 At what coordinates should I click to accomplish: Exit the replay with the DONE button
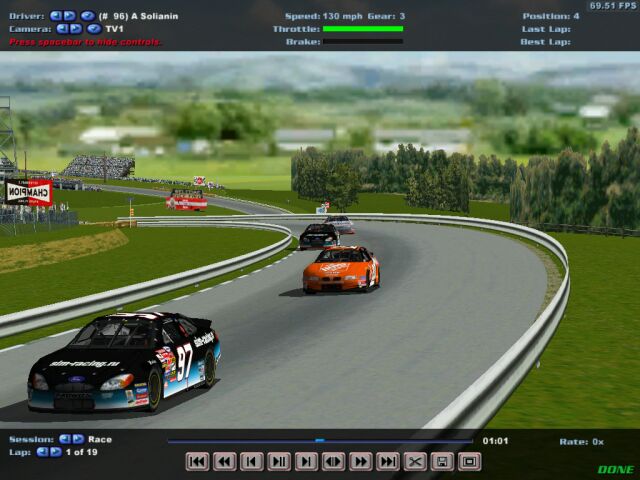coord(615,469)
